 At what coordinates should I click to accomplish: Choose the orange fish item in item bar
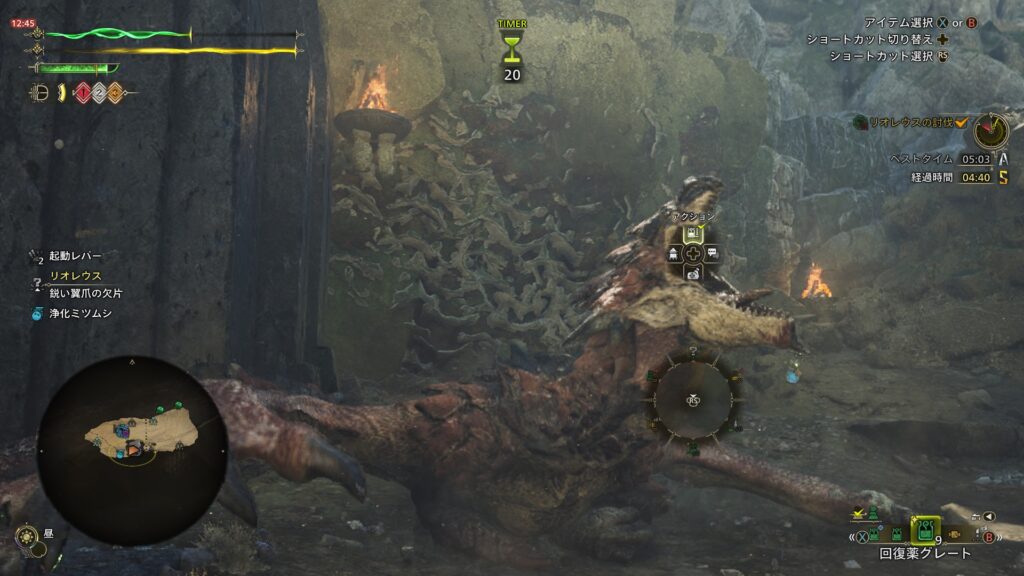(x=953, y=534)
